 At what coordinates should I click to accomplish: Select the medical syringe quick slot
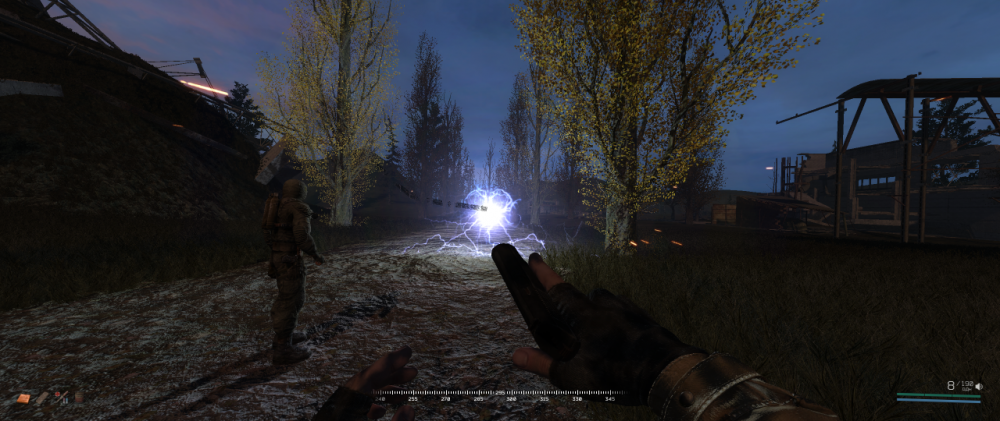[60, 398]
